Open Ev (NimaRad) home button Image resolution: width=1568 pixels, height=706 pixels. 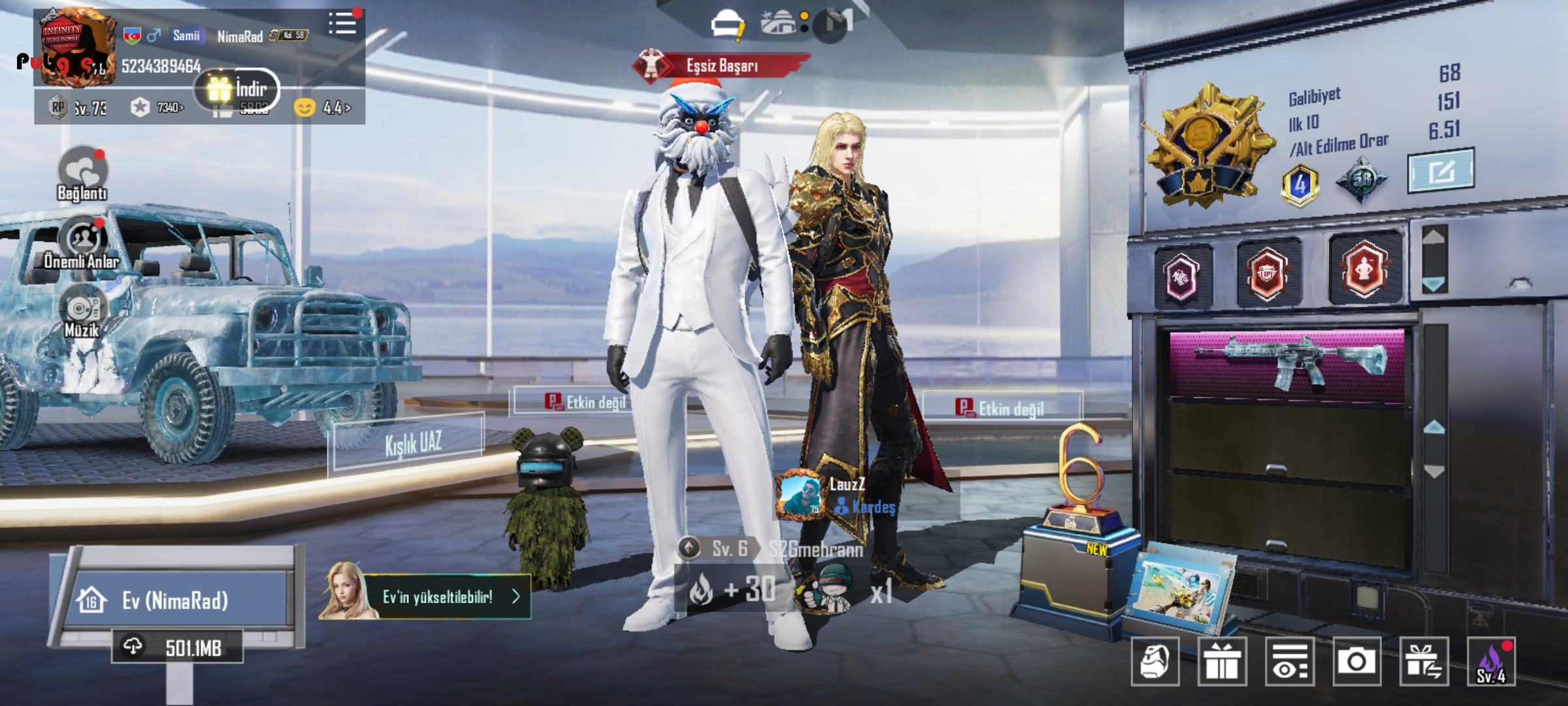click(x=175, y=600)
